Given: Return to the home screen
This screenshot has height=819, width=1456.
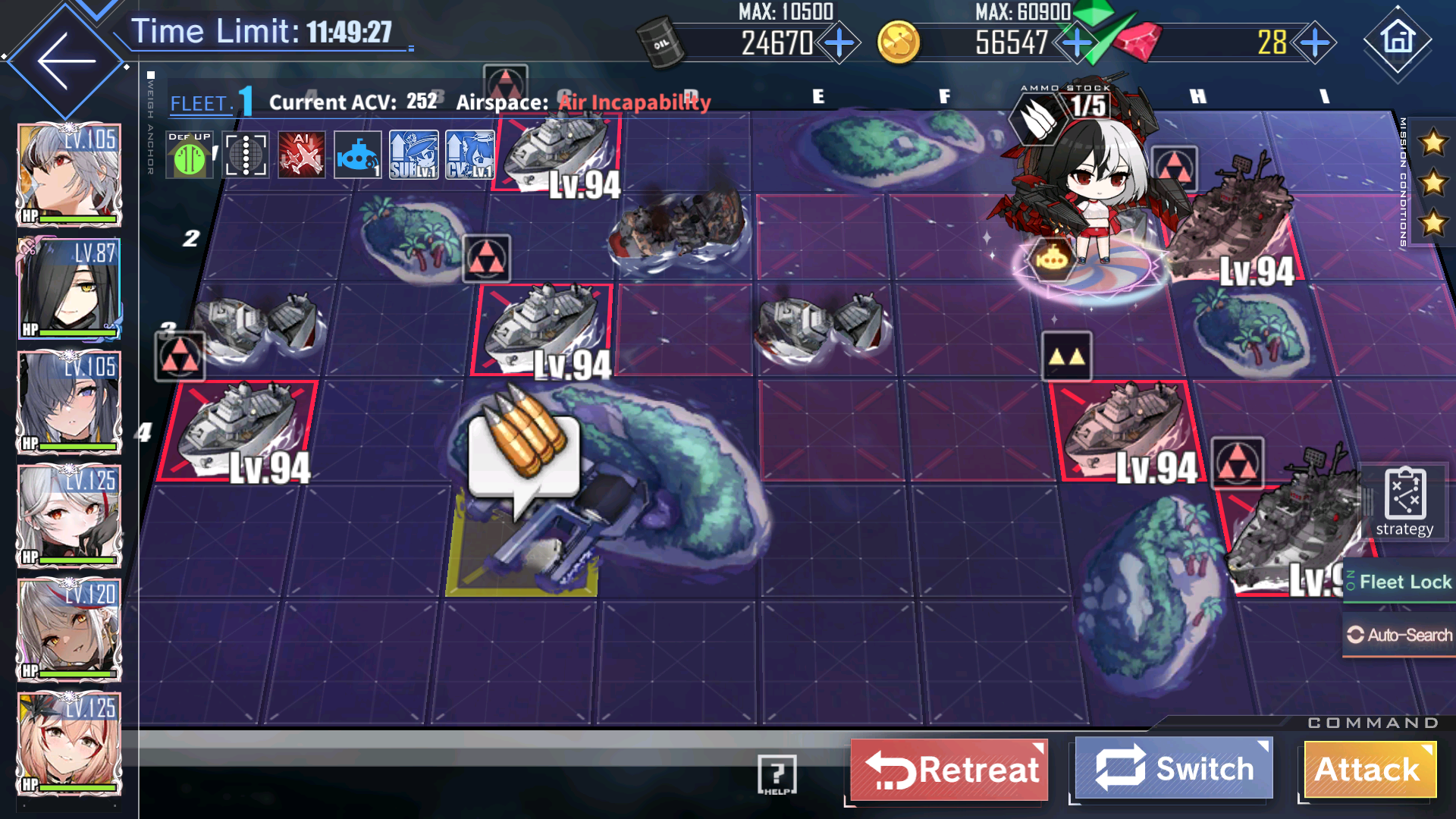Looking at the screenshot, I should point(1398,41).
